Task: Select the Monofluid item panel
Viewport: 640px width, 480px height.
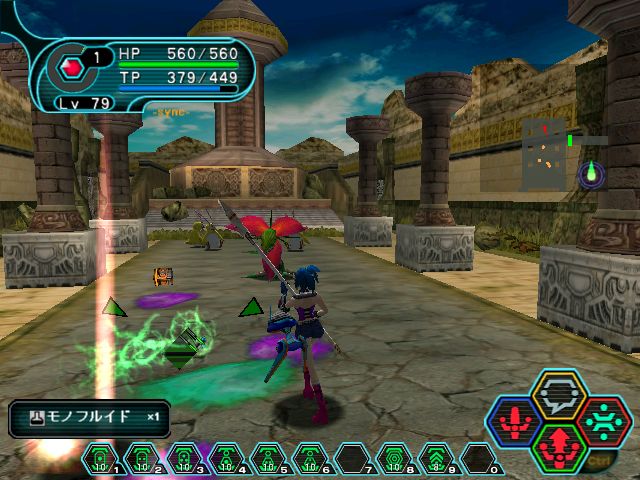Action: [x=89, y=417]
